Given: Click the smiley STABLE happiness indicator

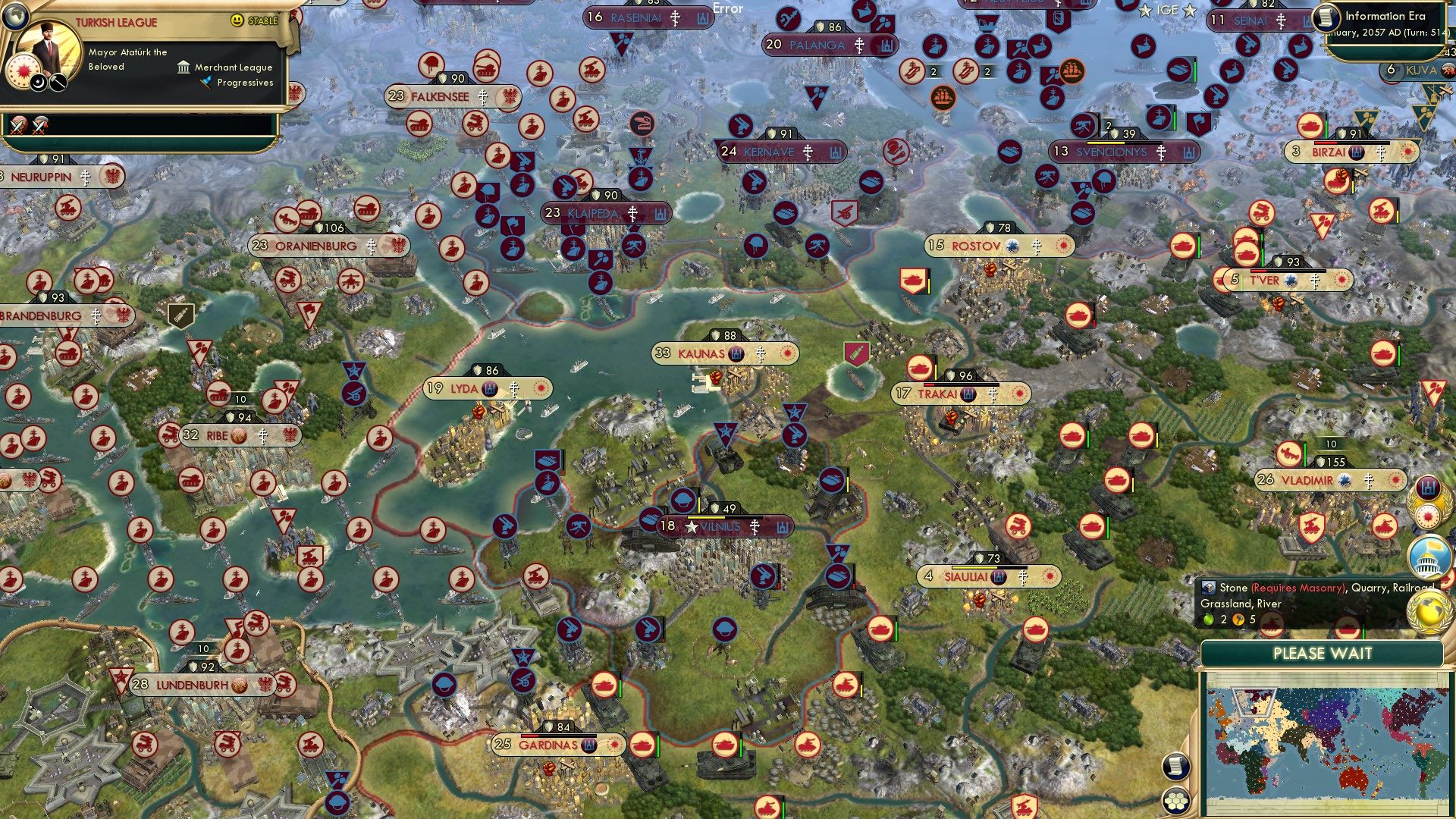Looking at the screenshot, I should pos(237,20).
